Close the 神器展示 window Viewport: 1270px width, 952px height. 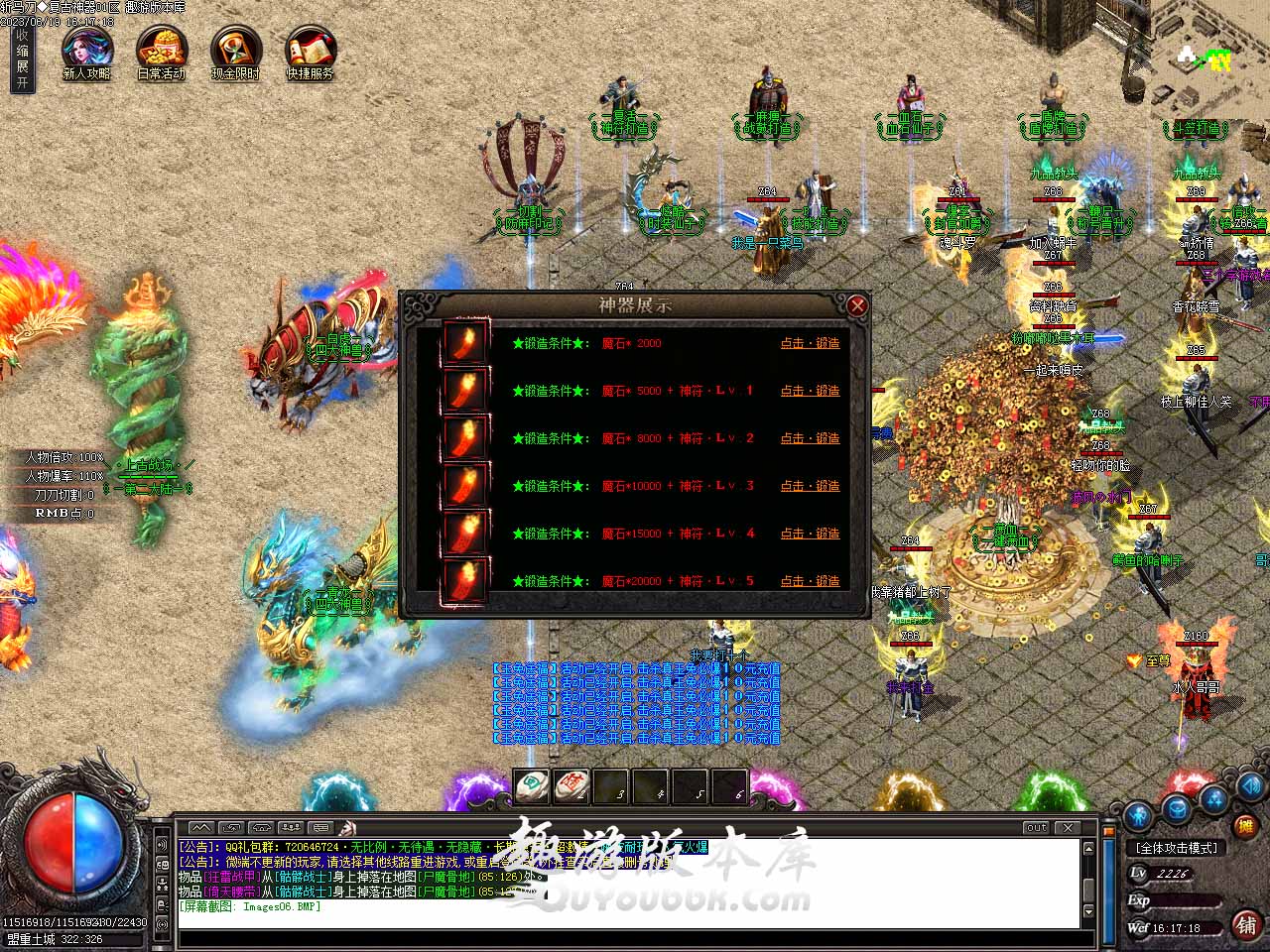click(x=857, y=305)
